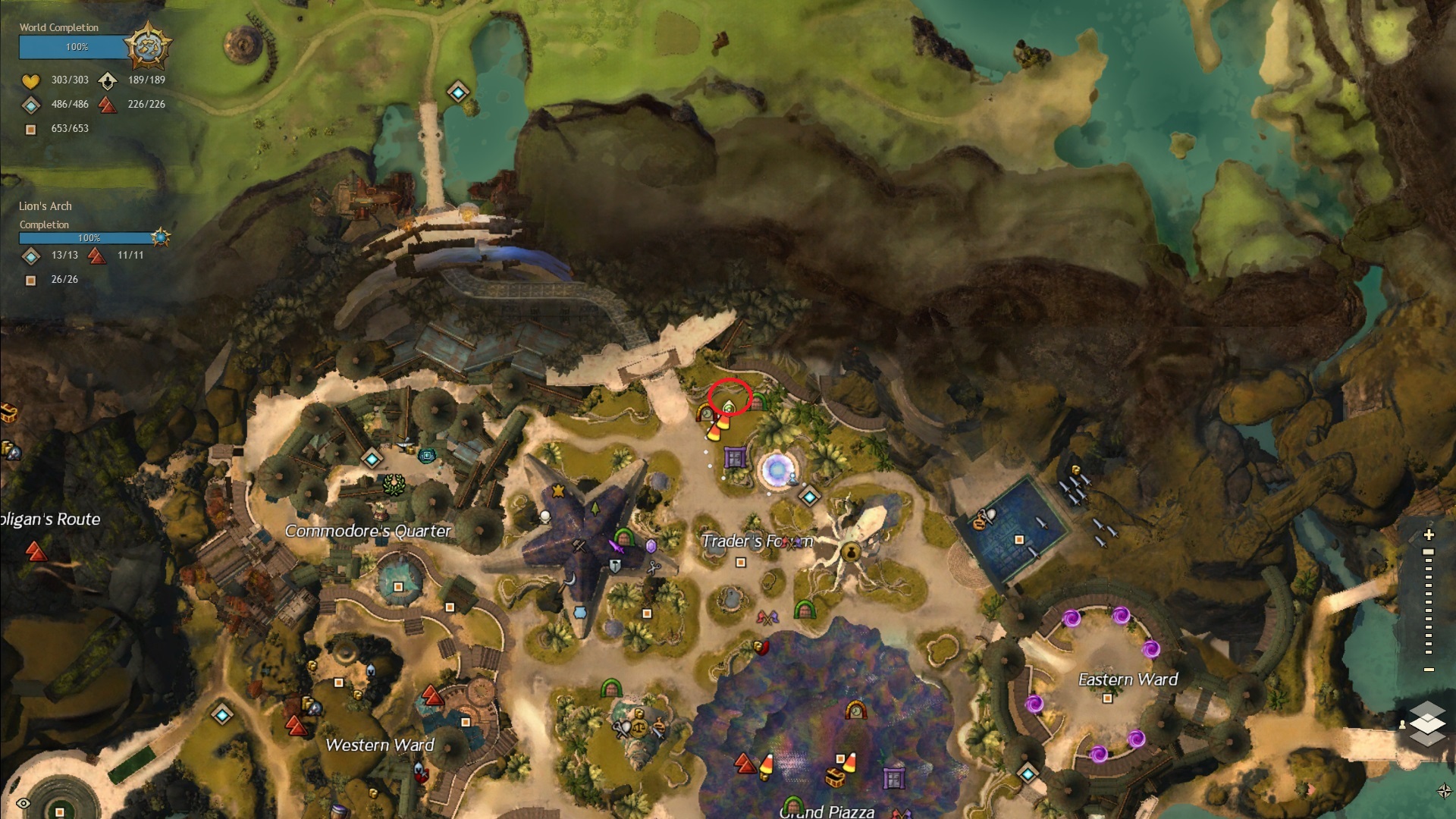Click the Eastern Ward point of interest square
Image resolution: width=1456 pixels, height=819 pixels.
coord(1106,698)
